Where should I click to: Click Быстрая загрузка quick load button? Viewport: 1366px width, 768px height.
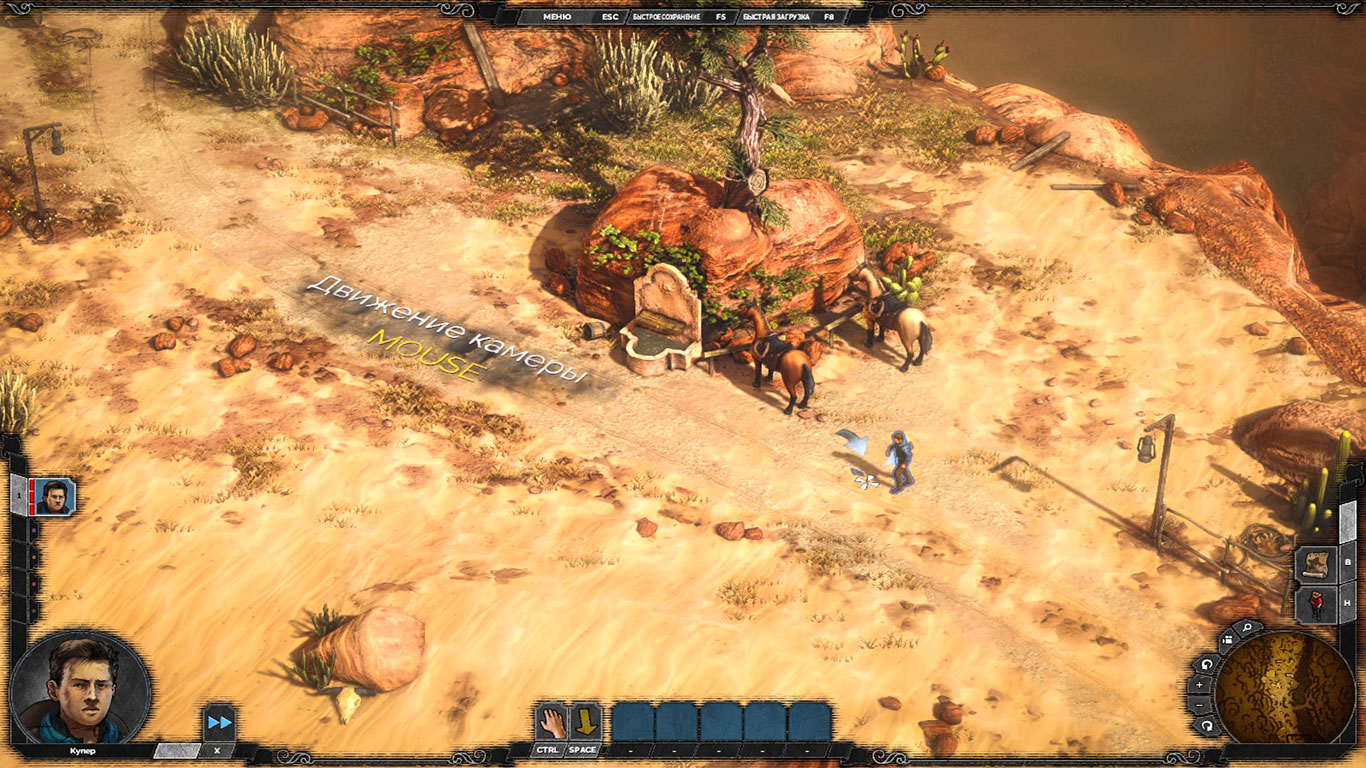tap(774, 17)
